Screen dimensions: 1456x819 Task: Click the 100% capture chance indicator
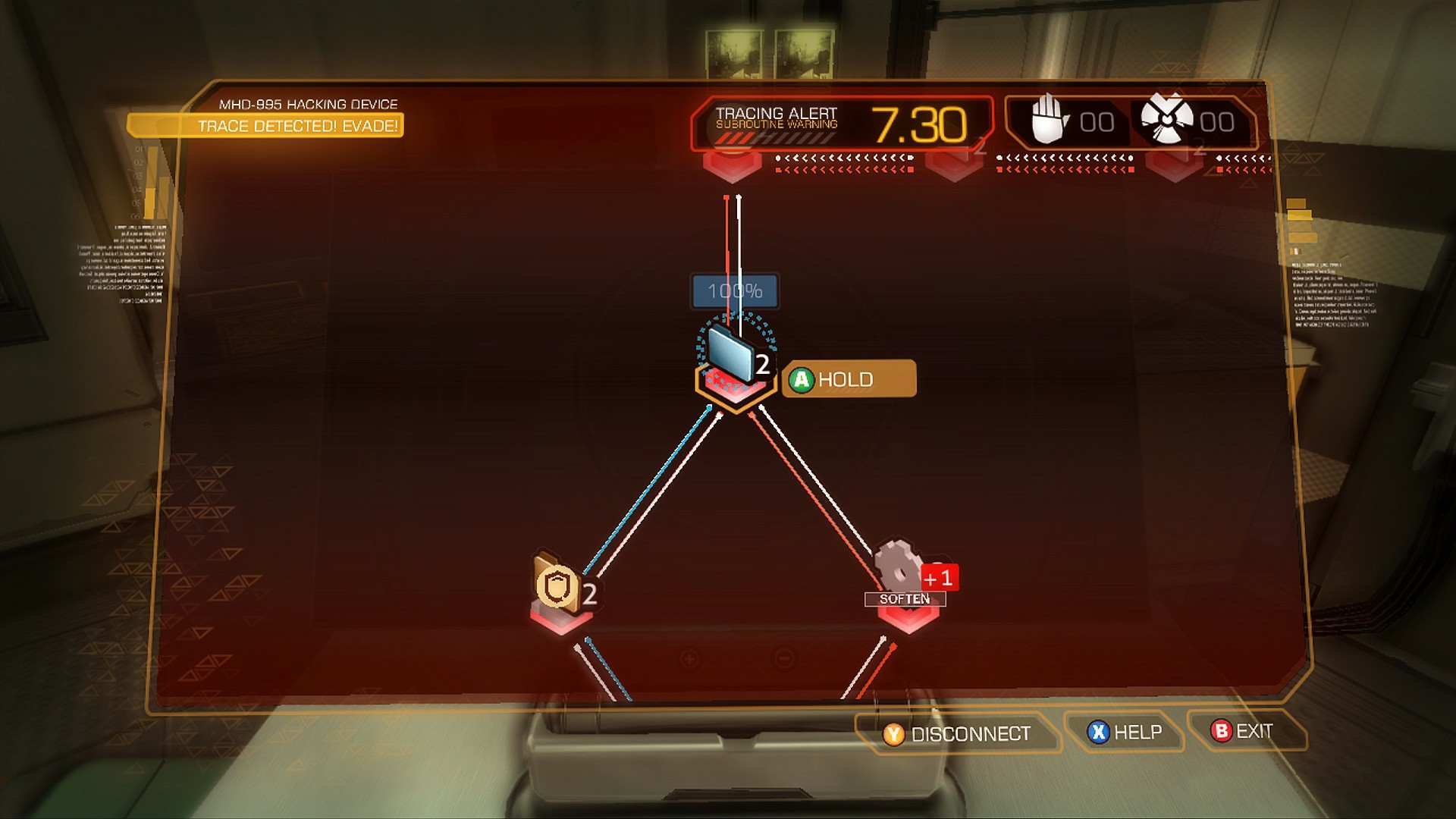pyautogui.click(x=733, y=290)
